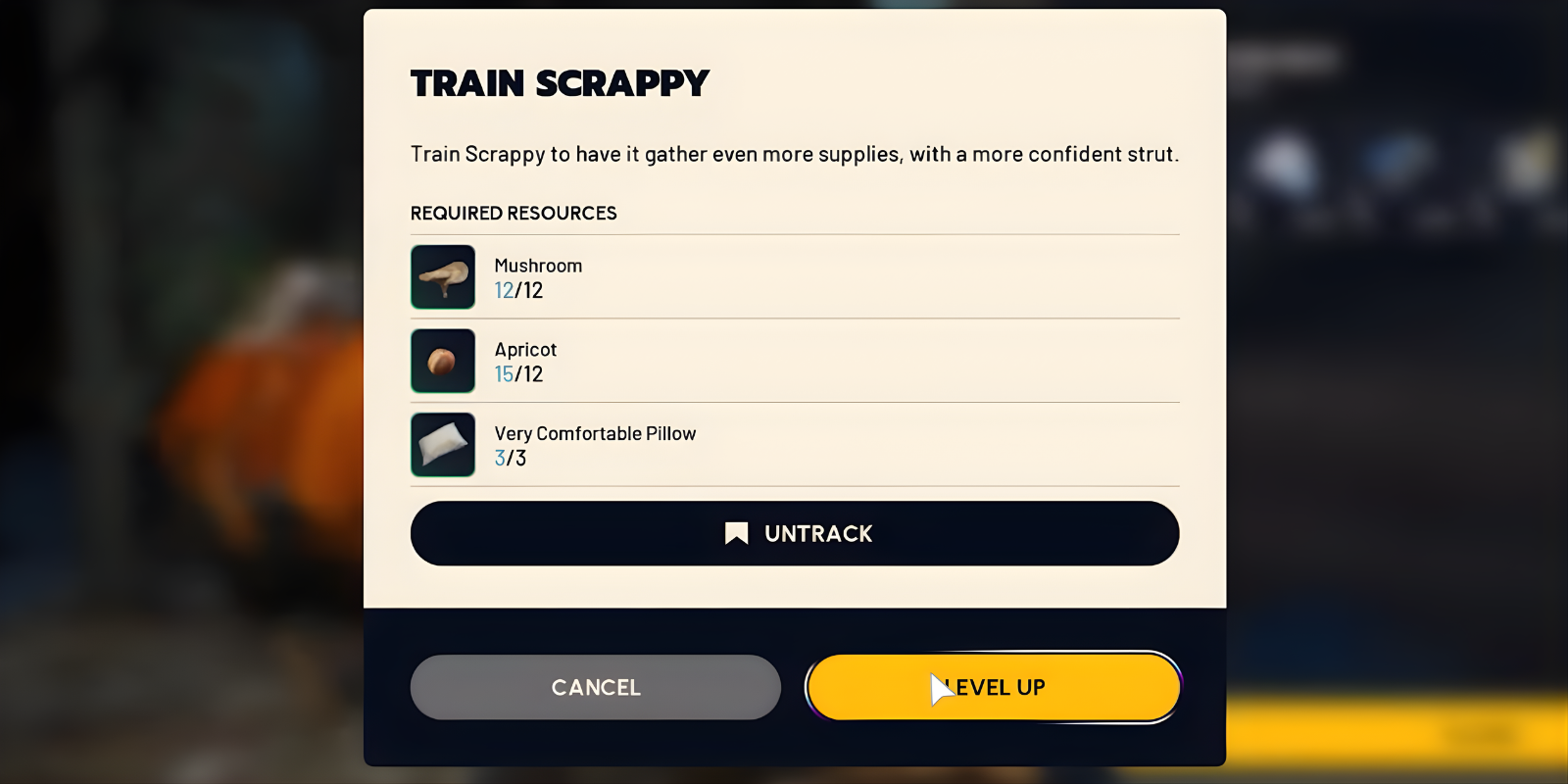
Task: Click the Mushroom 12/12 quantity text
Action: [517, 290]
